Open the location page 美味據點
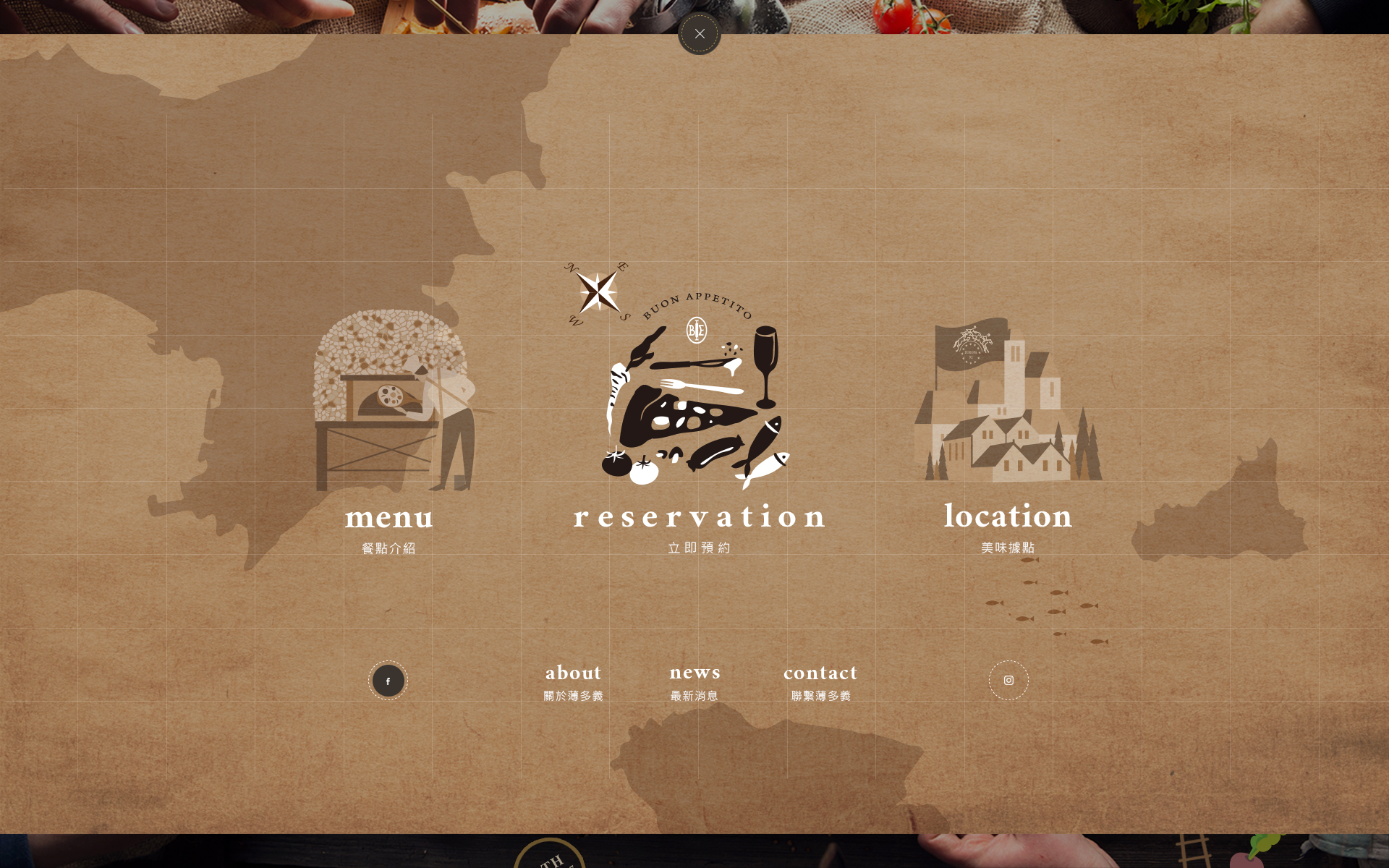Image resolution: width=1389 pixels, height=868 pixels. [1008, 548]
